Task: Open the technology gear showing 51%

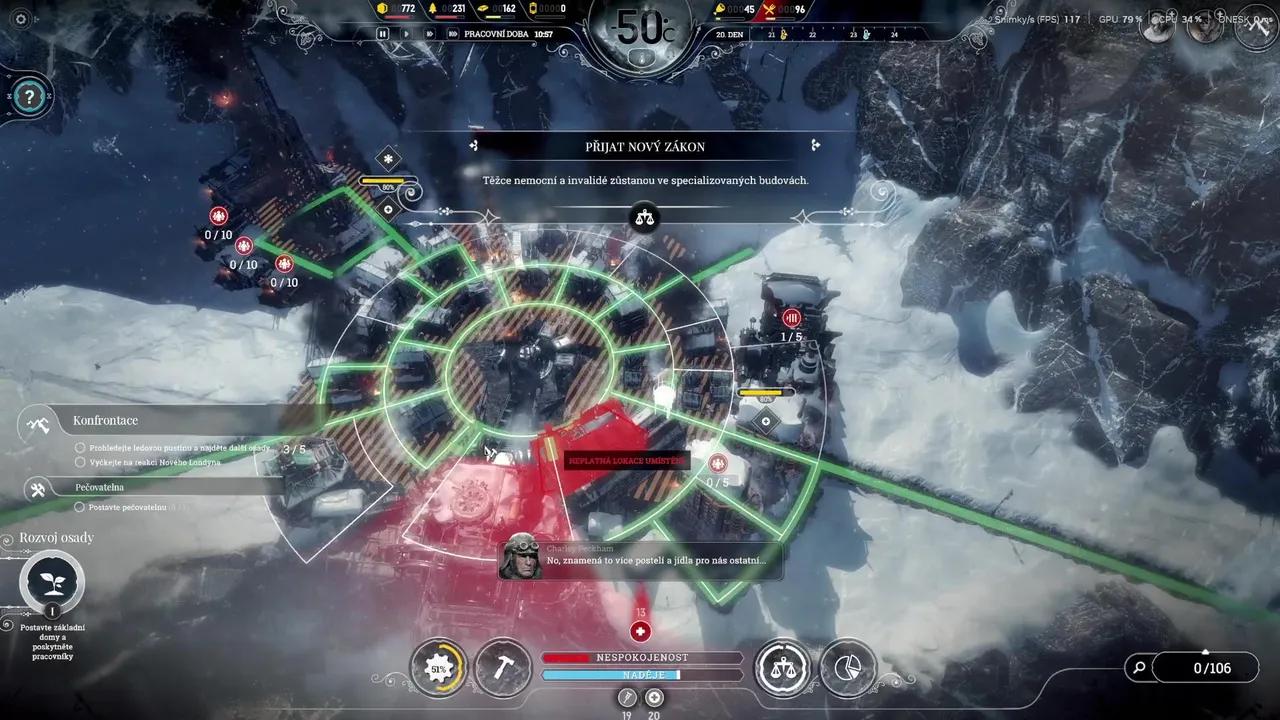Action: pyautogui.click(x=438, y=668)
